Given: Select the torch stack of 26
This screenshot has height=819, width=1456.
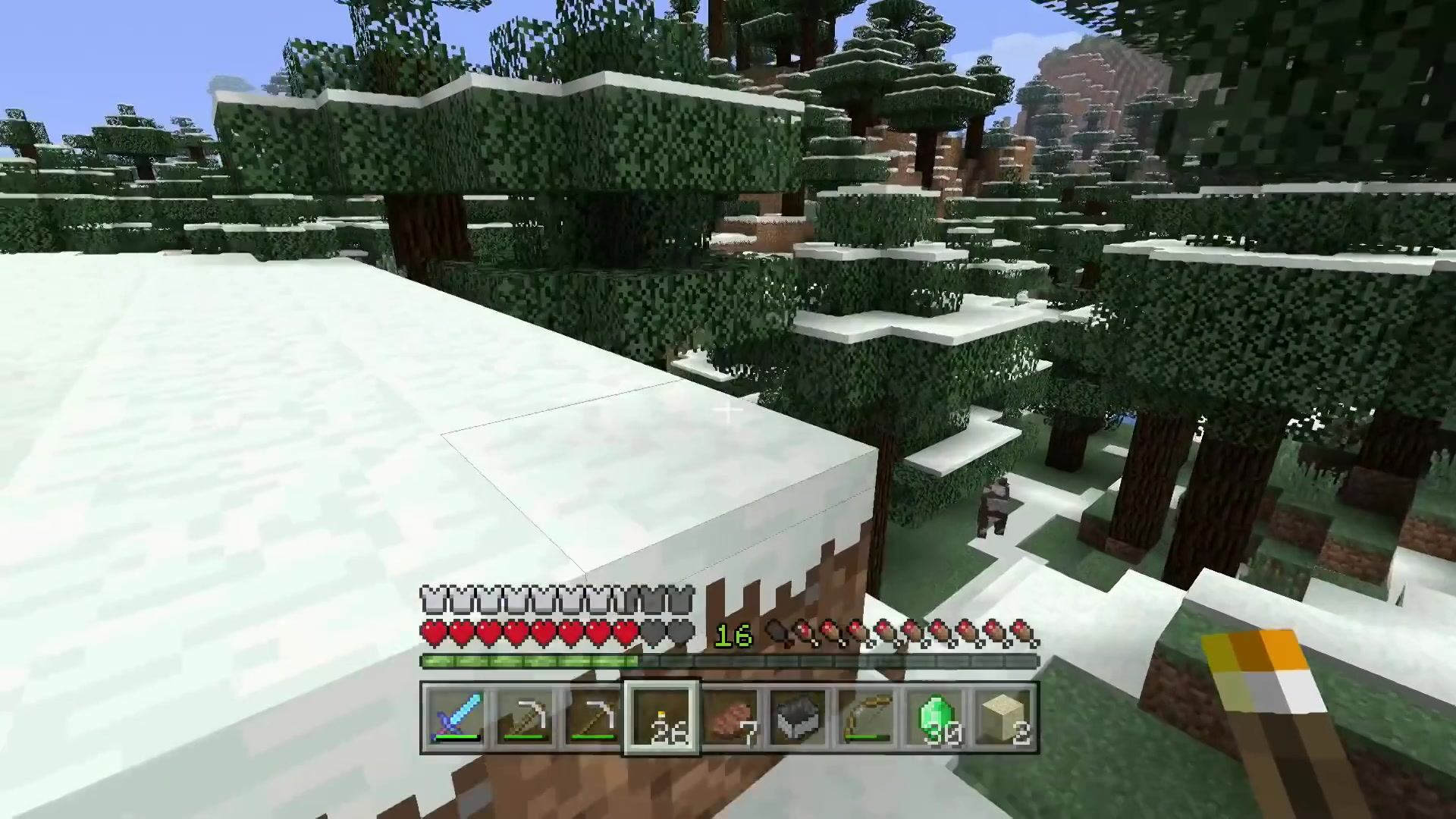Looking at the screenshot, I should 661,717.
